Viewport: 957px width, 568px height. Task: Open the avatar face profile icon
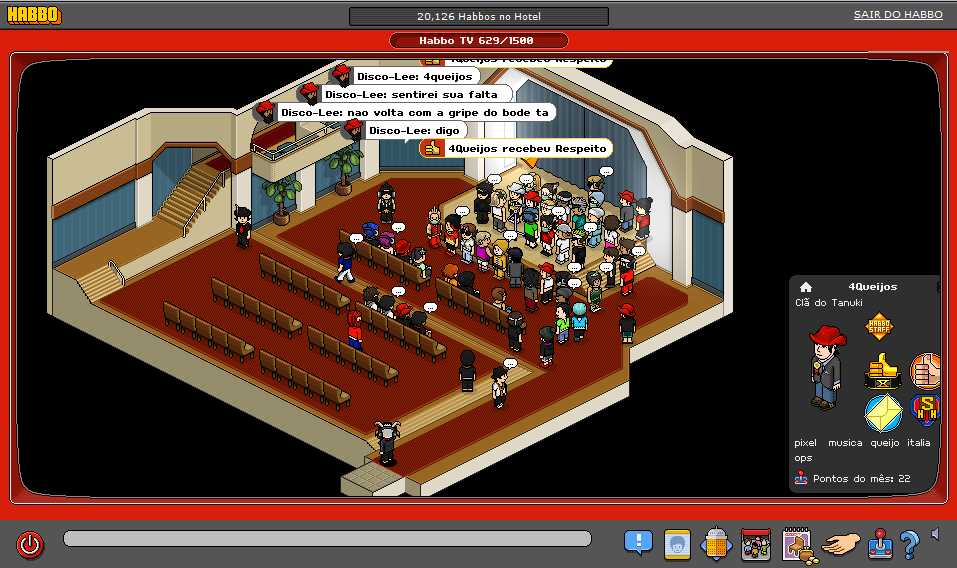[677, 544]
